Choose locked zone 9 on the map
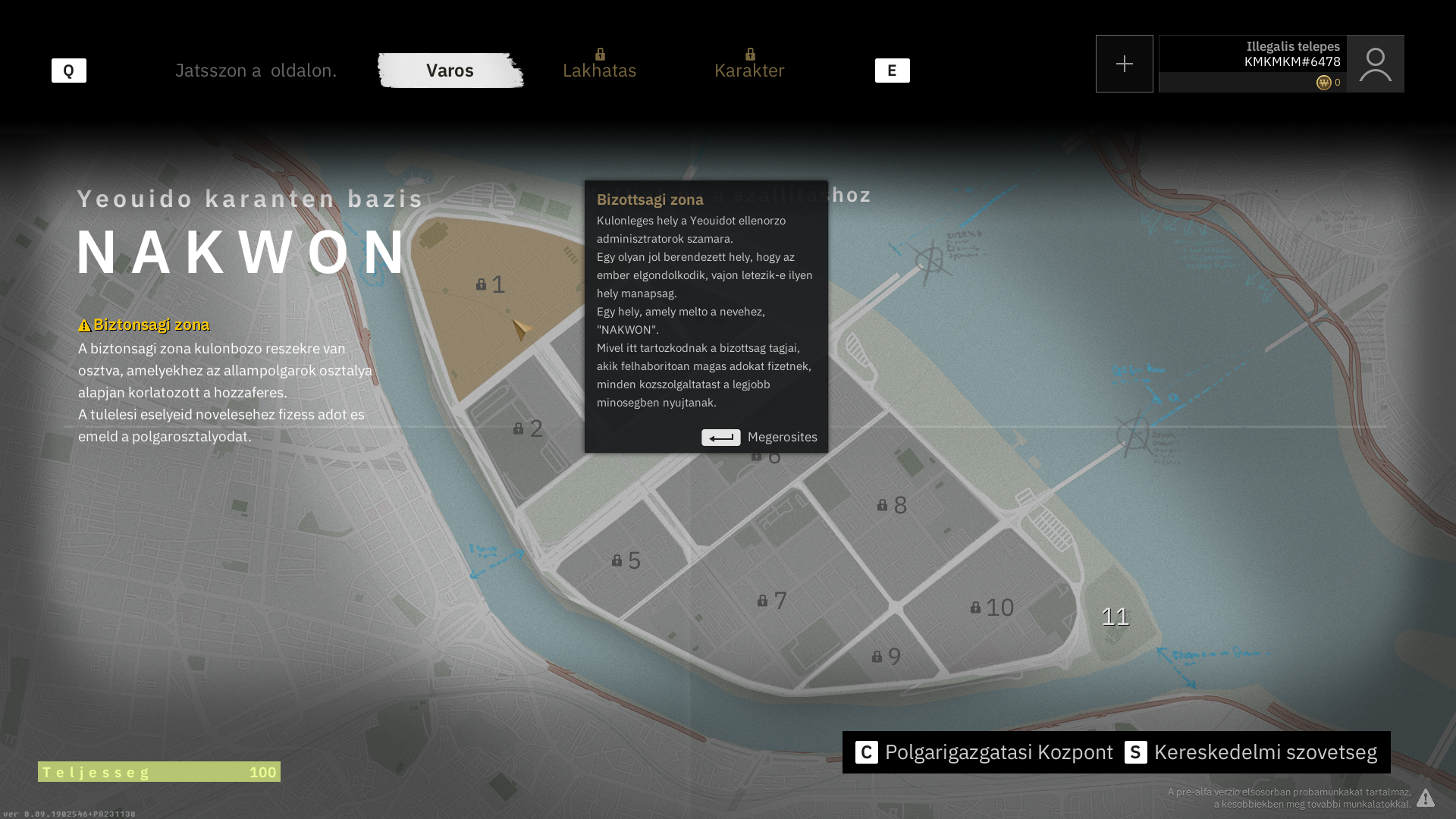 pos(887,657)
